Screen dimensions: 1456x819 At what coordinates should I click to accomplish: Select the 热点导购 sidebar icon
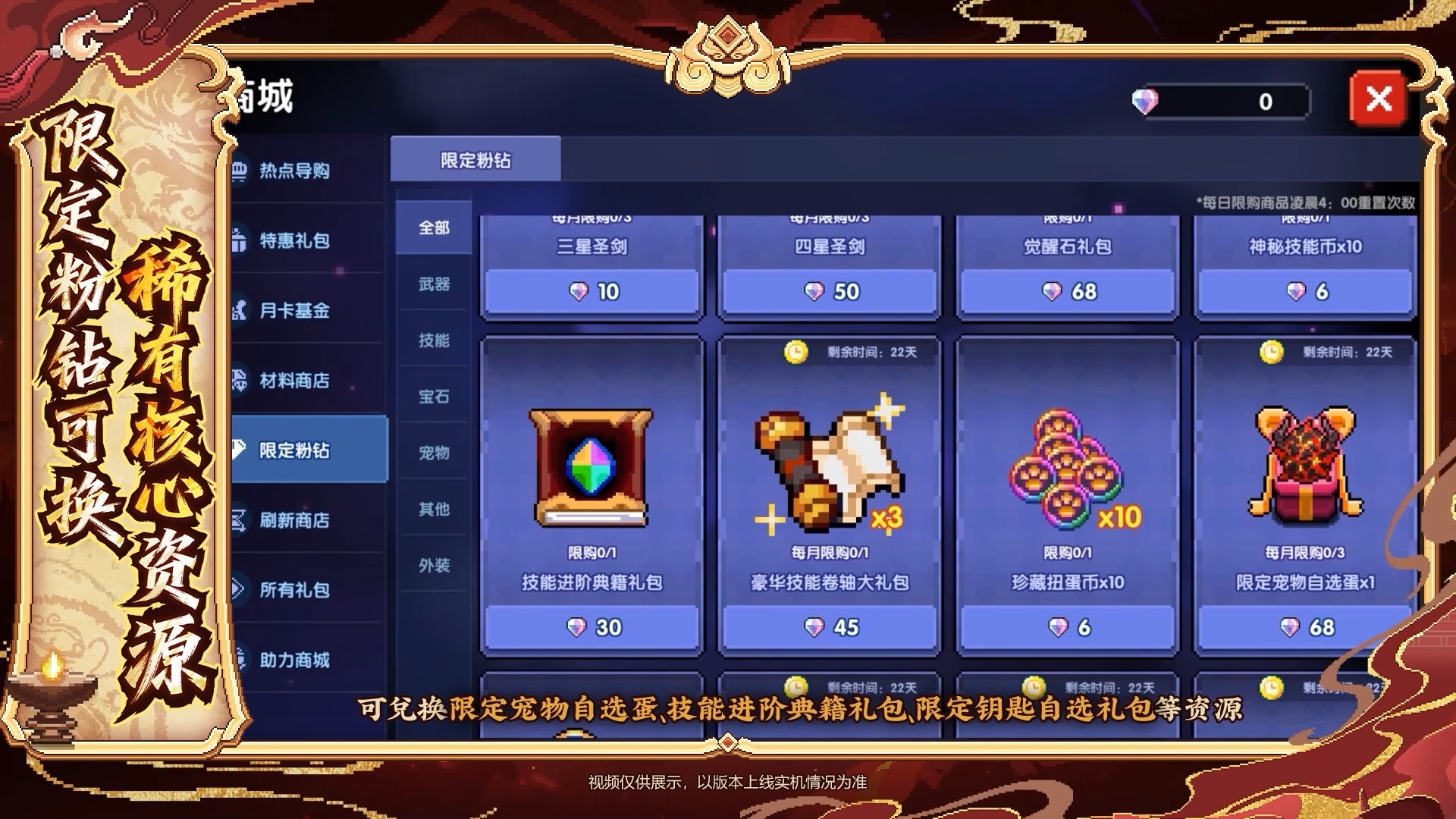(240, 171)
